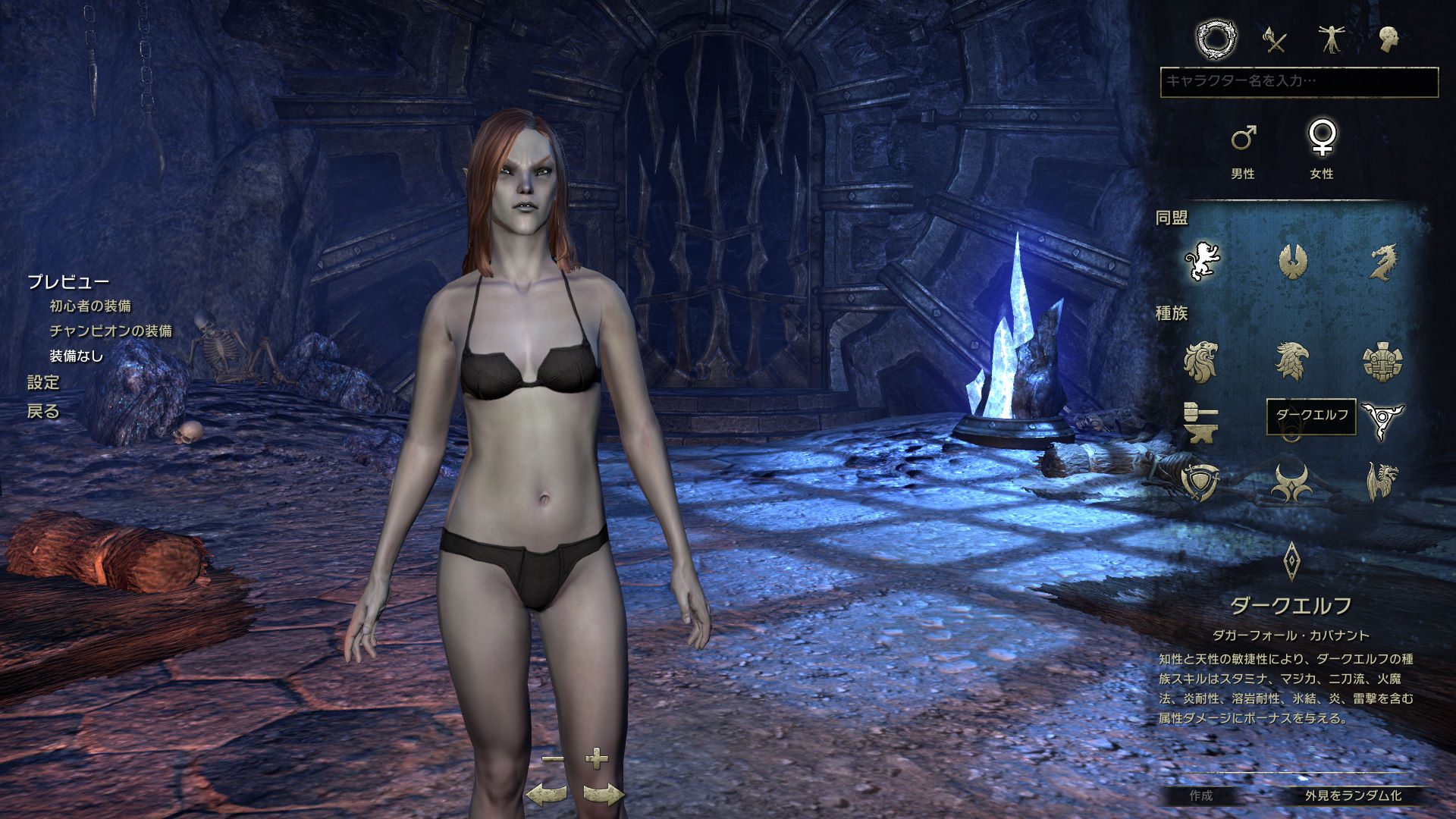Open the ouroboros race tab
The height and width of the screenshot is (819, 1456).
pyautogui.click(x=1216, y=39)
